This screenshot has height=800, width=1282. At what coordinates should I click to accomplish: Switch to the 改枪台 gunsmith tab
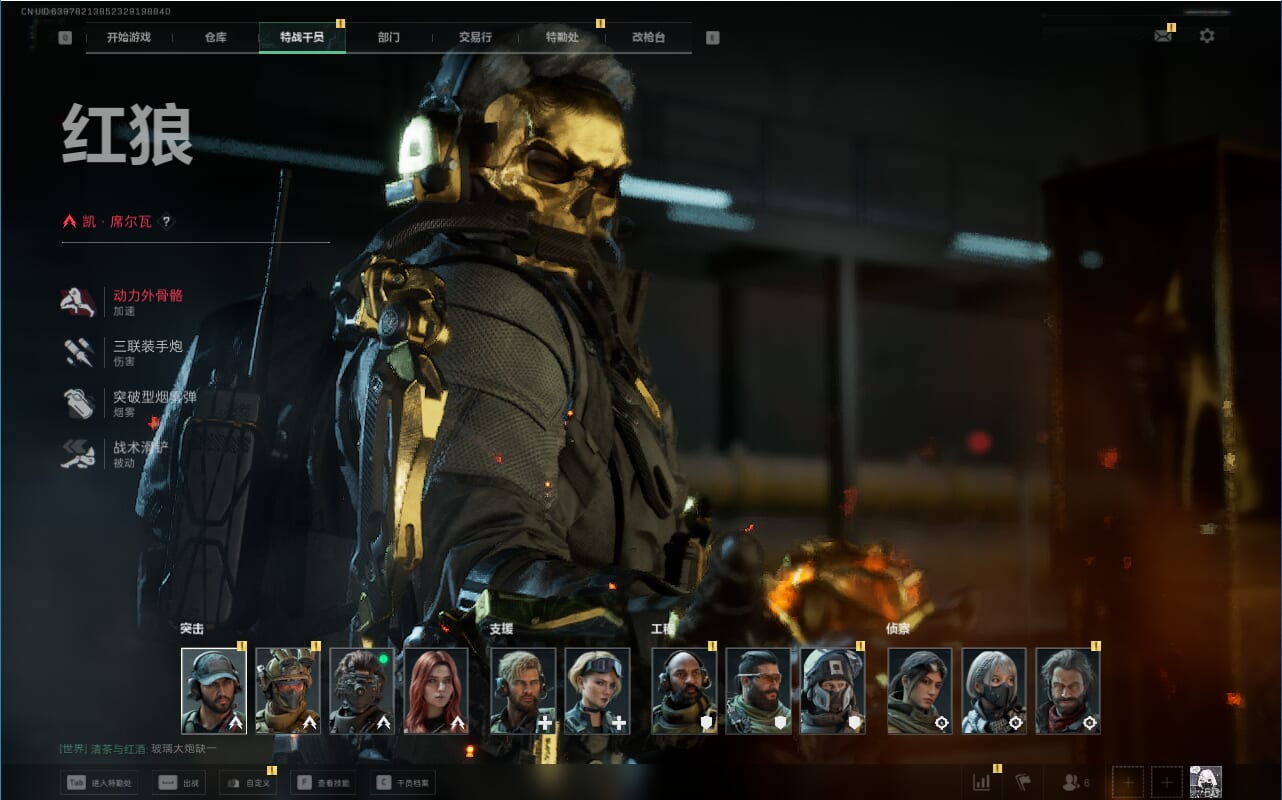pyautogui.click(x=648, y=38)
